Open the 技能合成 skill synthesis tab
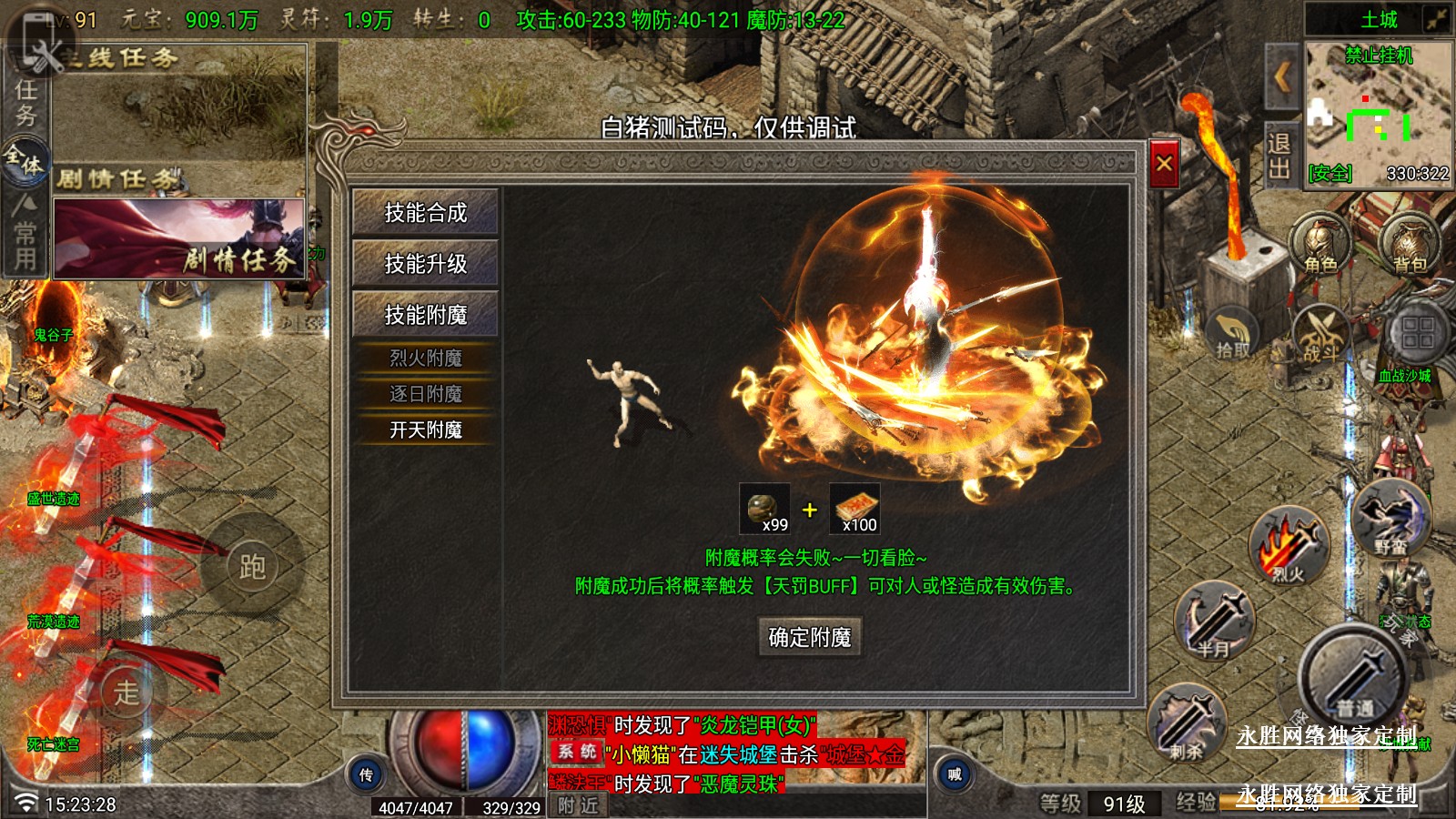 pos(425,213)
